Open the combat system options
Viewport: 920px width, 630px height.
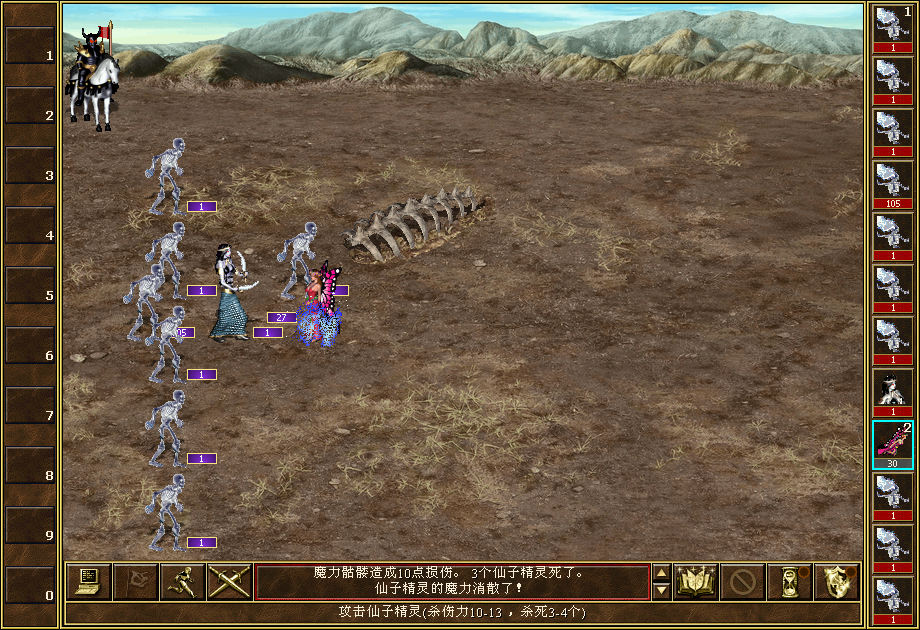tap(88, 582)
